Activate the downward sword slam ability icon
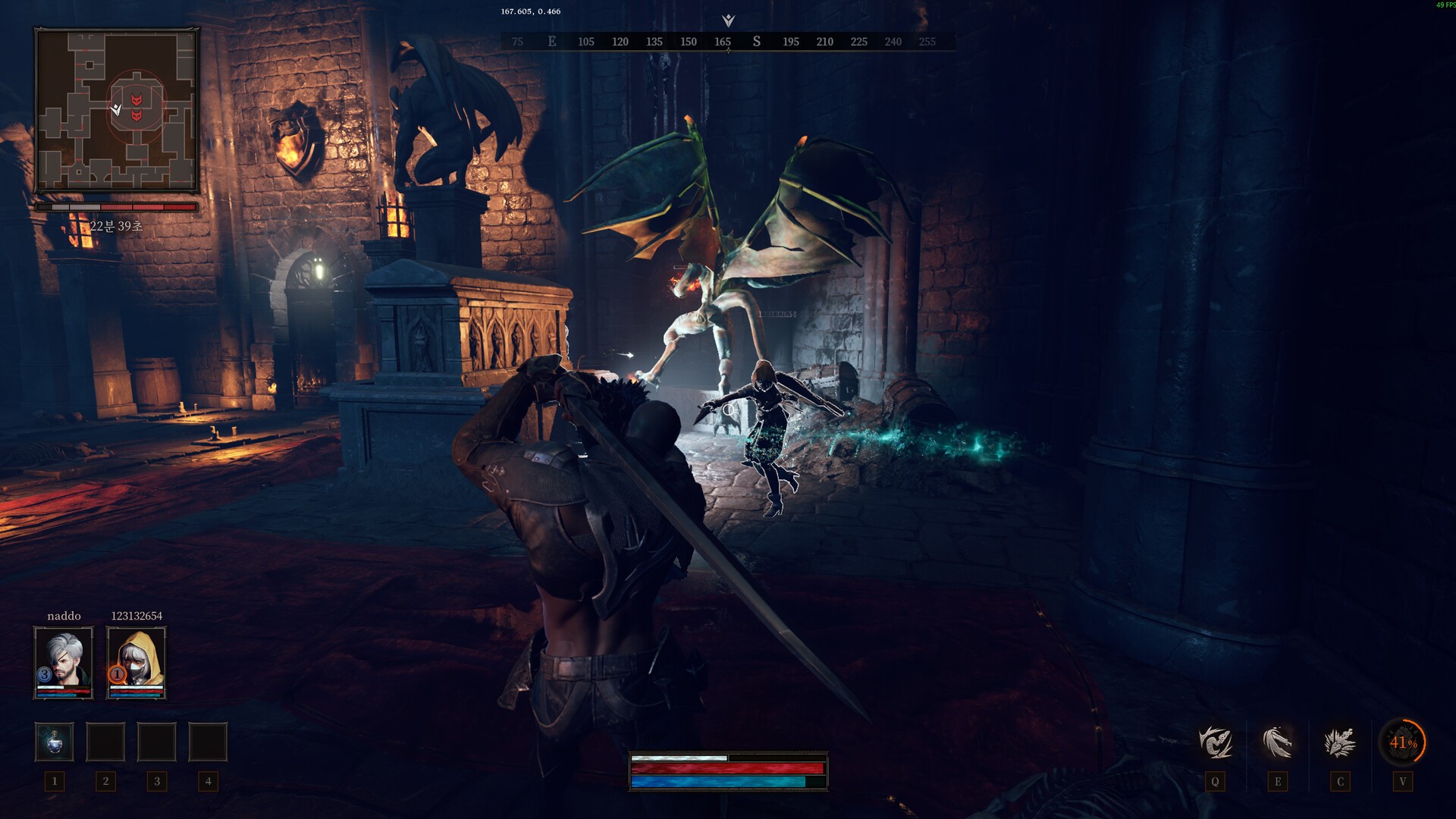This screenshot has height=819, width=1456. [1340, 742]
